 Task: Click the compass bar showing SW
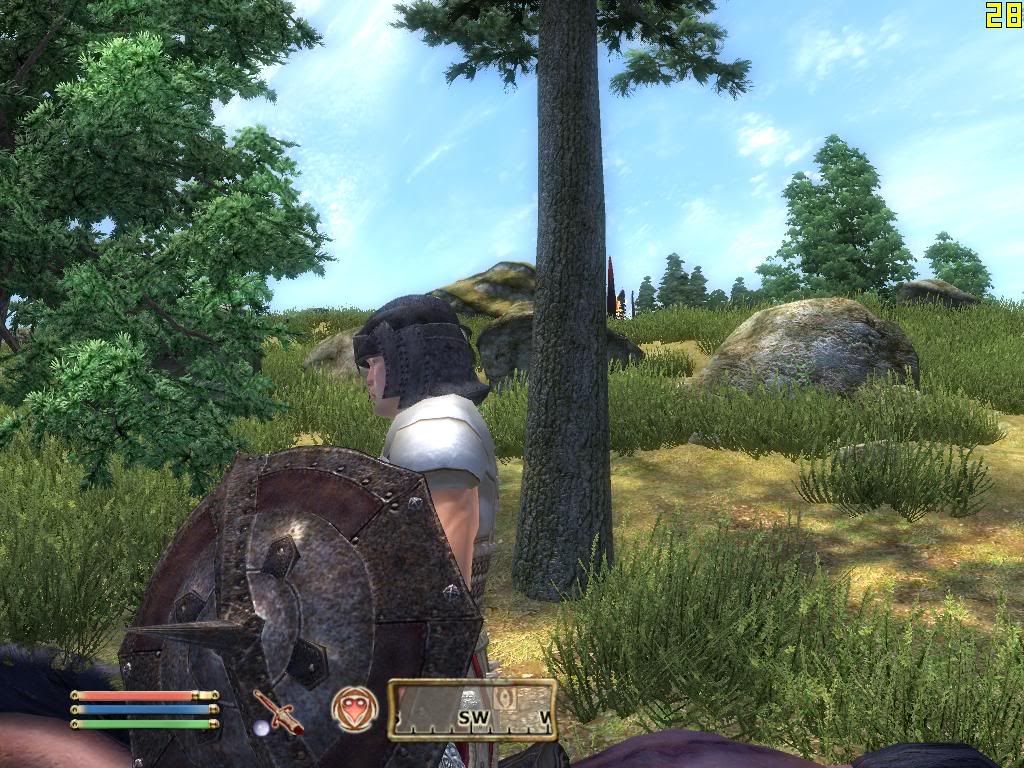point(472,710)
